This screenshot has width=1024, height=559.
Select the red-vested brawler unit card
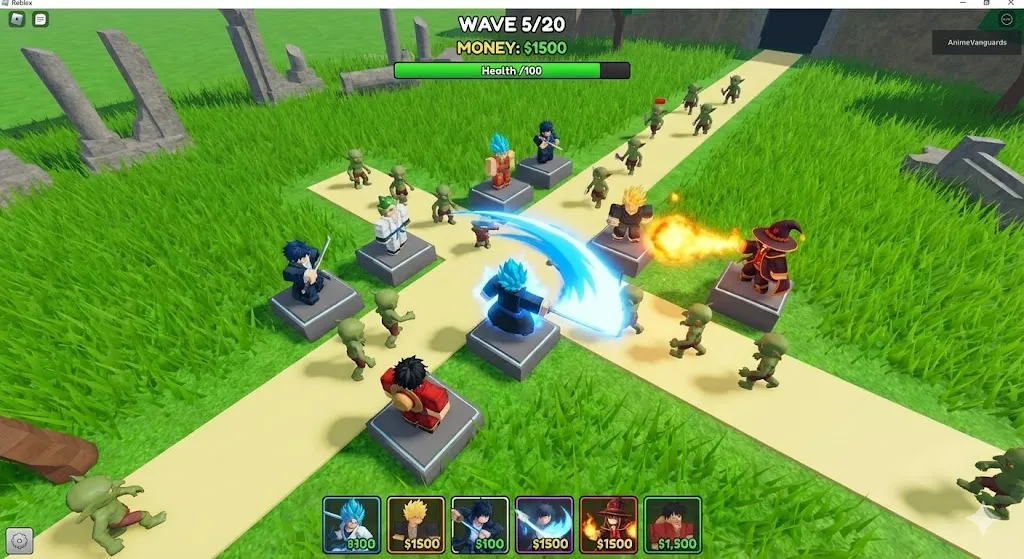pos(672,525)
